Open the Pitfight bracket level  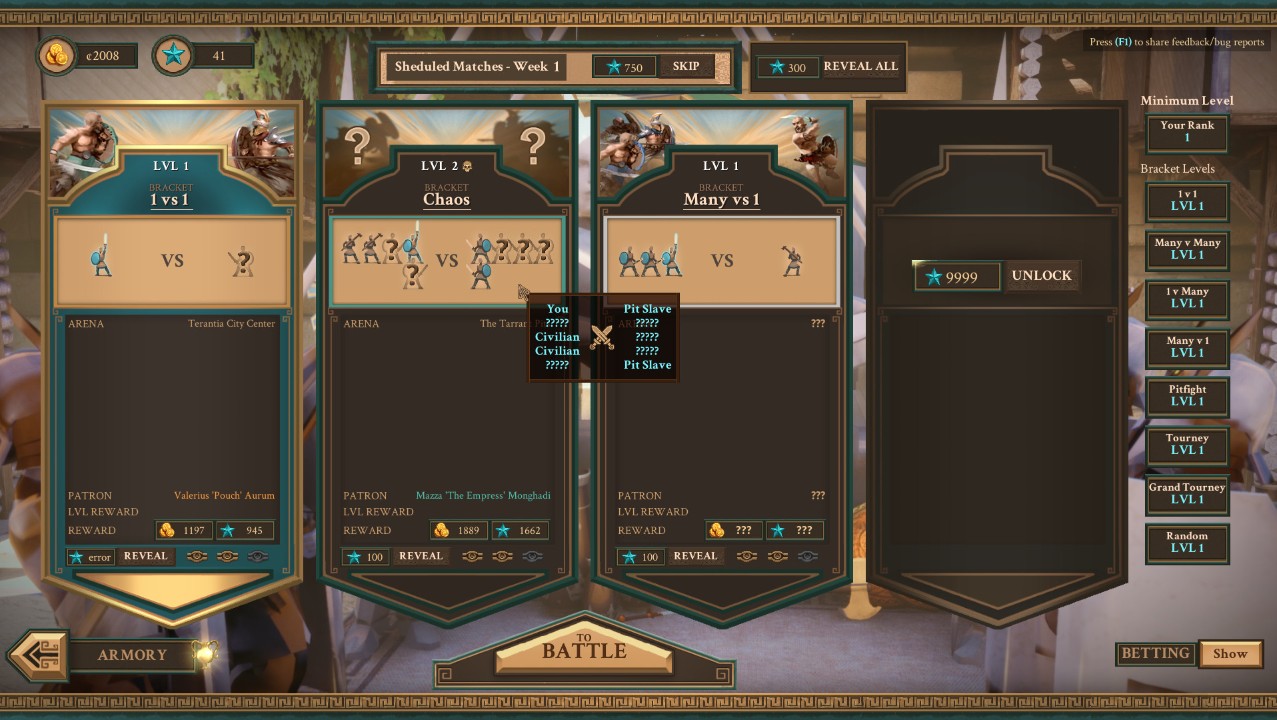point(1187,396)
